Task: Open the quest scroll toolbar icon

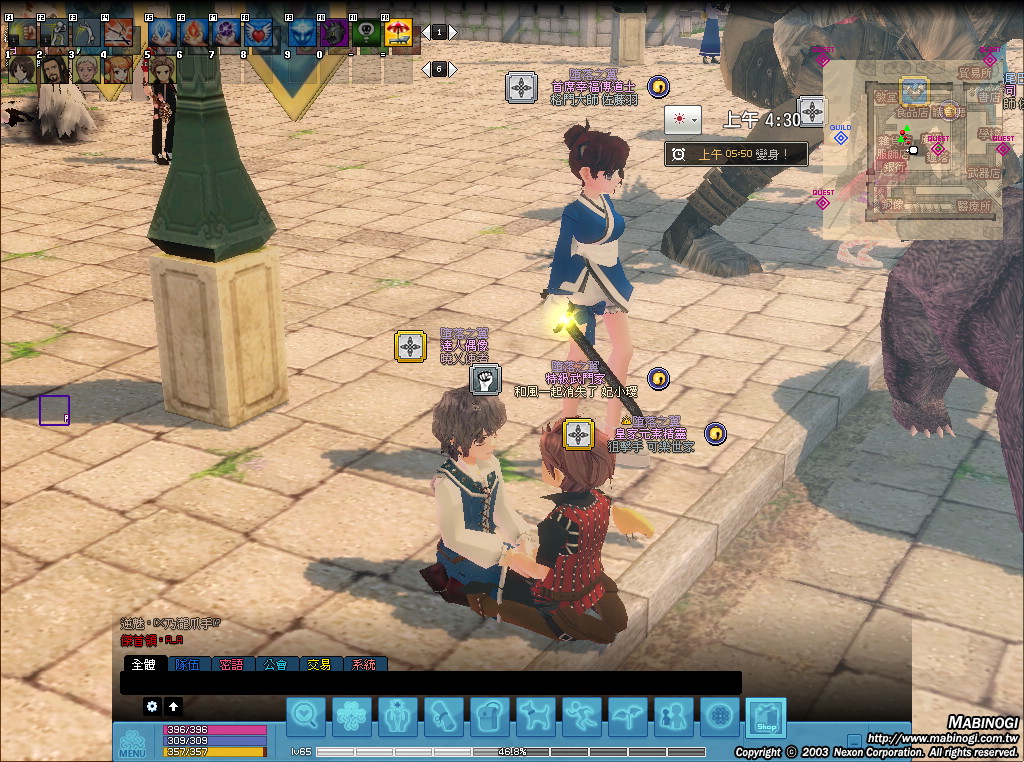Action: tap(443, 717)
